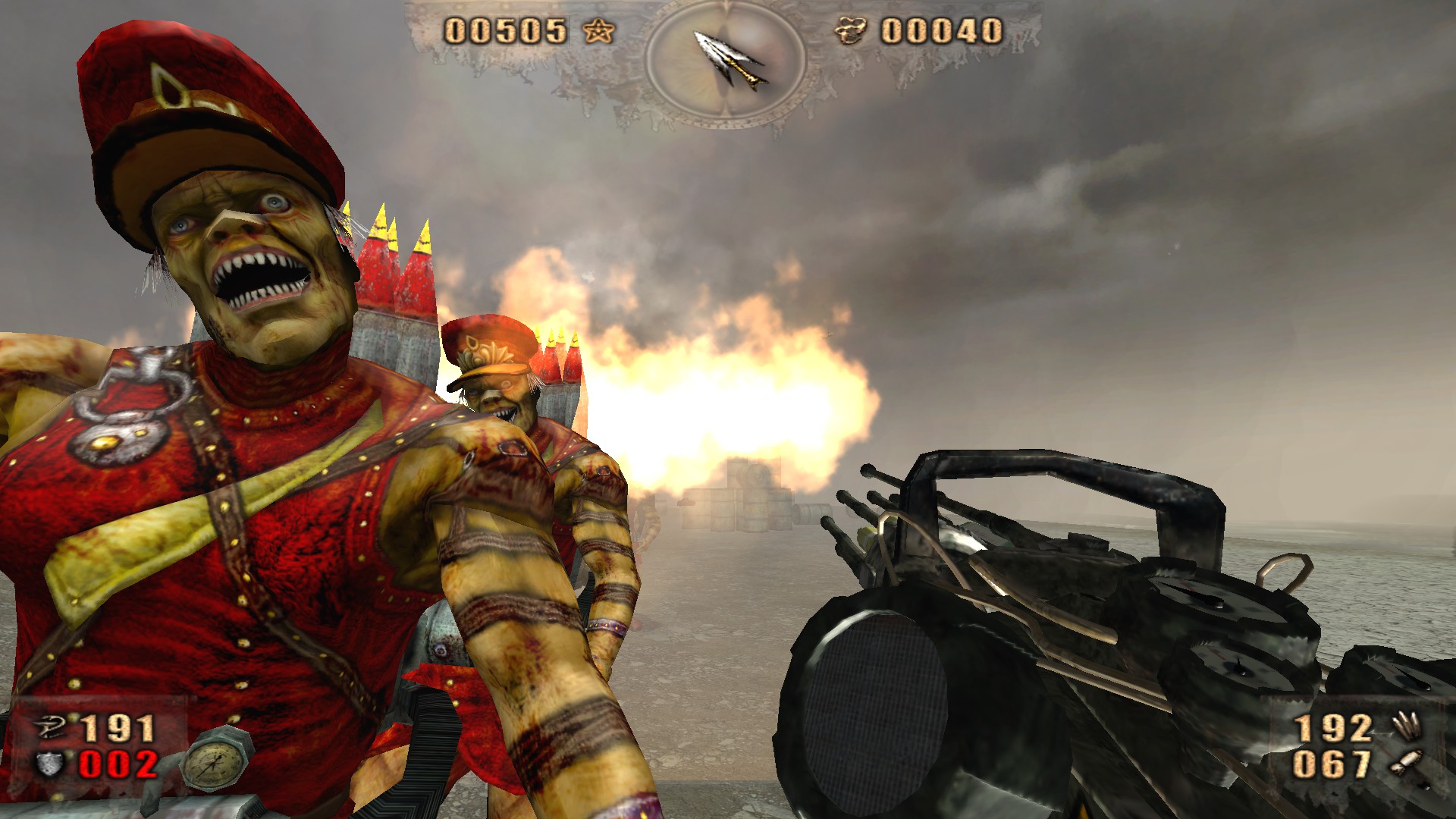This screenshot has height=819, width=1456.
Task: Select the star icon beside the 00505 counter
Action: [599, 32]
